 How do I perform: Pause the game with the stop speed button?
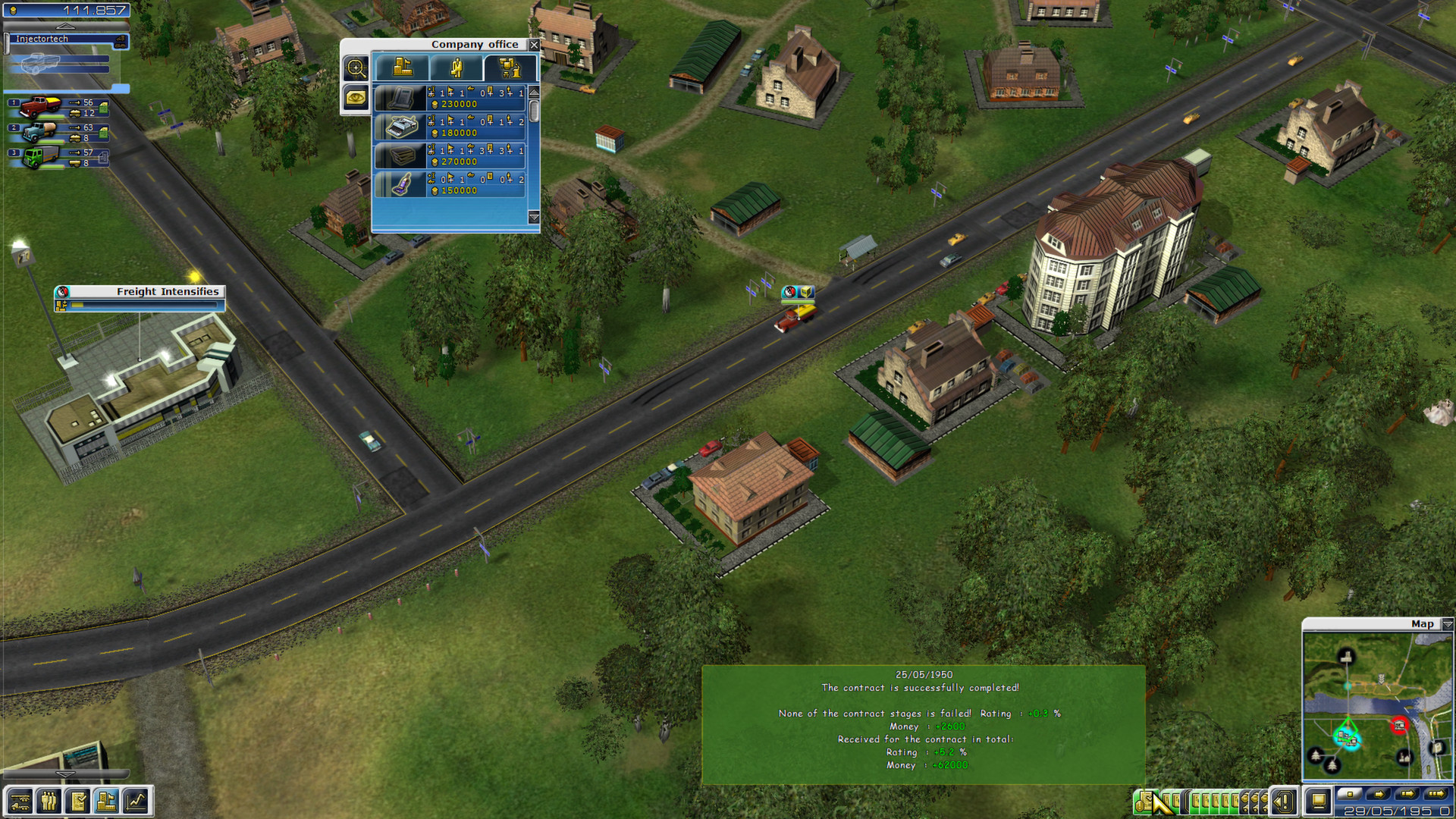pos(1348,794)
